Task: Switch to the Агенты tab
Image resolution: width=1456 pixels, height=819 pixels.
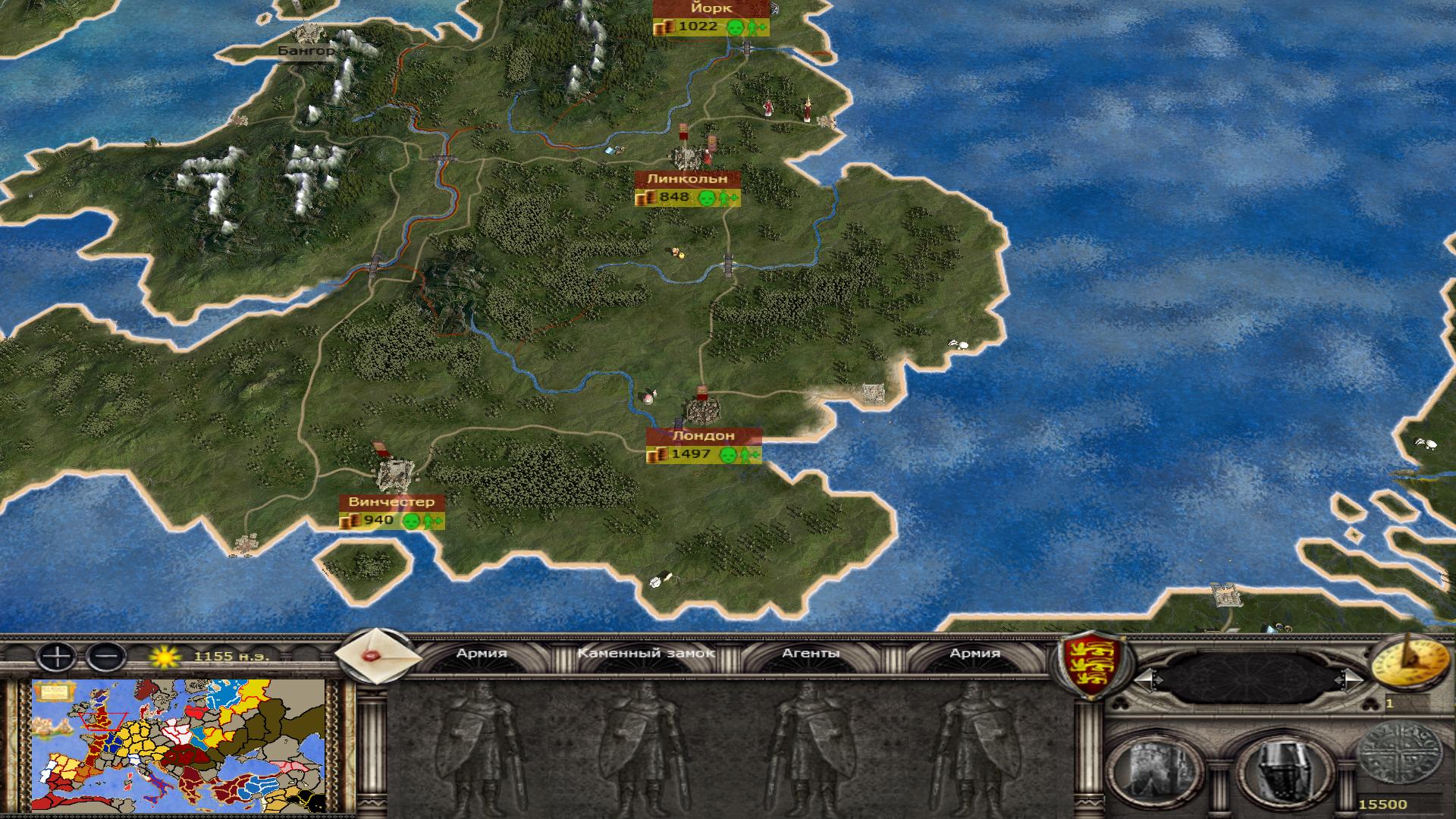Action: [x=811, y=653]
